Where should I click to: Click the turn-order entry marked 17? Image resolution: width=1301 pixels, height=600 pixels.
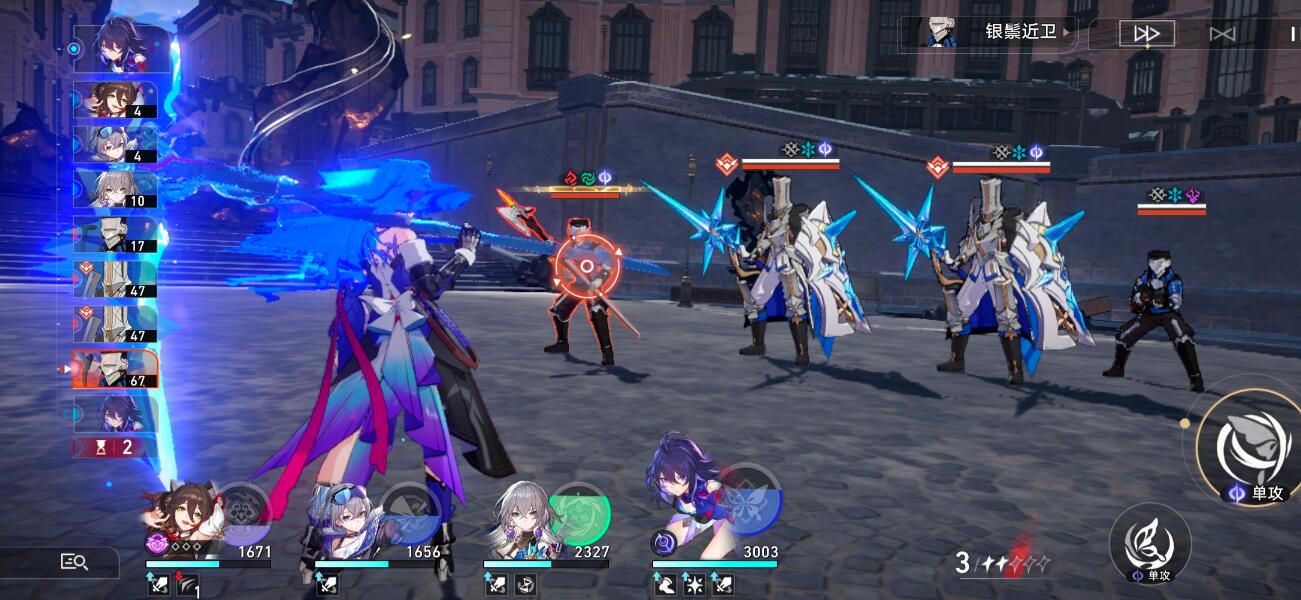115,234
